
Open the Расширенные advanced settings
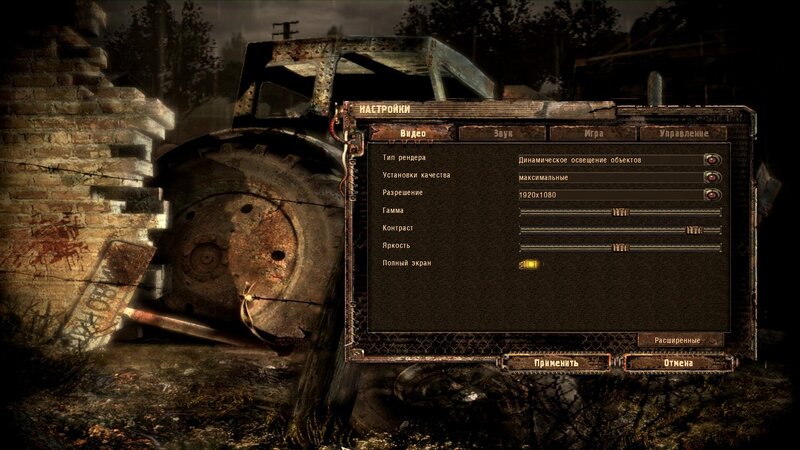pyautogui.click(x=682, y=340)
